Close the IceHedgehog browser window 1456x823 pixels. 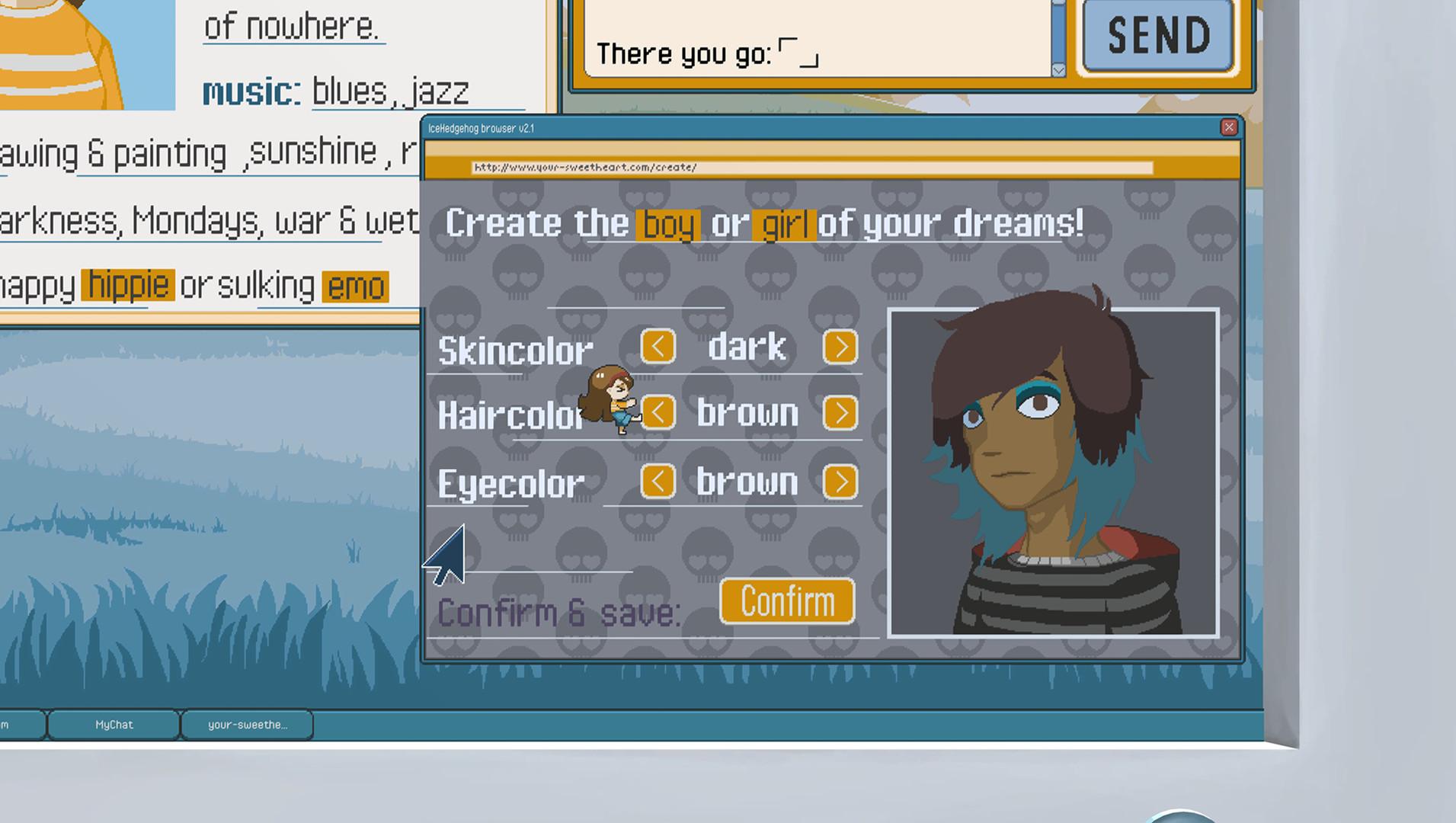(x=1228, y=127)
